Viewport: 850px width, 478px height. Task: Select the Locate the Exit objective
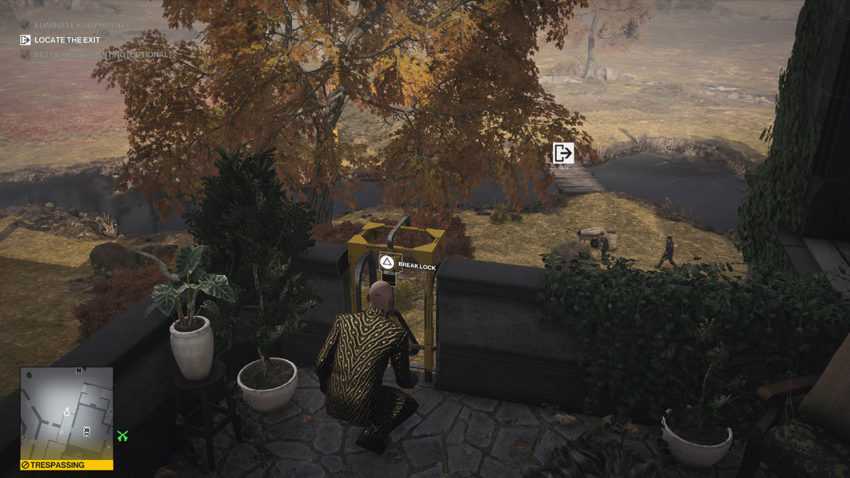pyautogui.click(x=62, y=40)
